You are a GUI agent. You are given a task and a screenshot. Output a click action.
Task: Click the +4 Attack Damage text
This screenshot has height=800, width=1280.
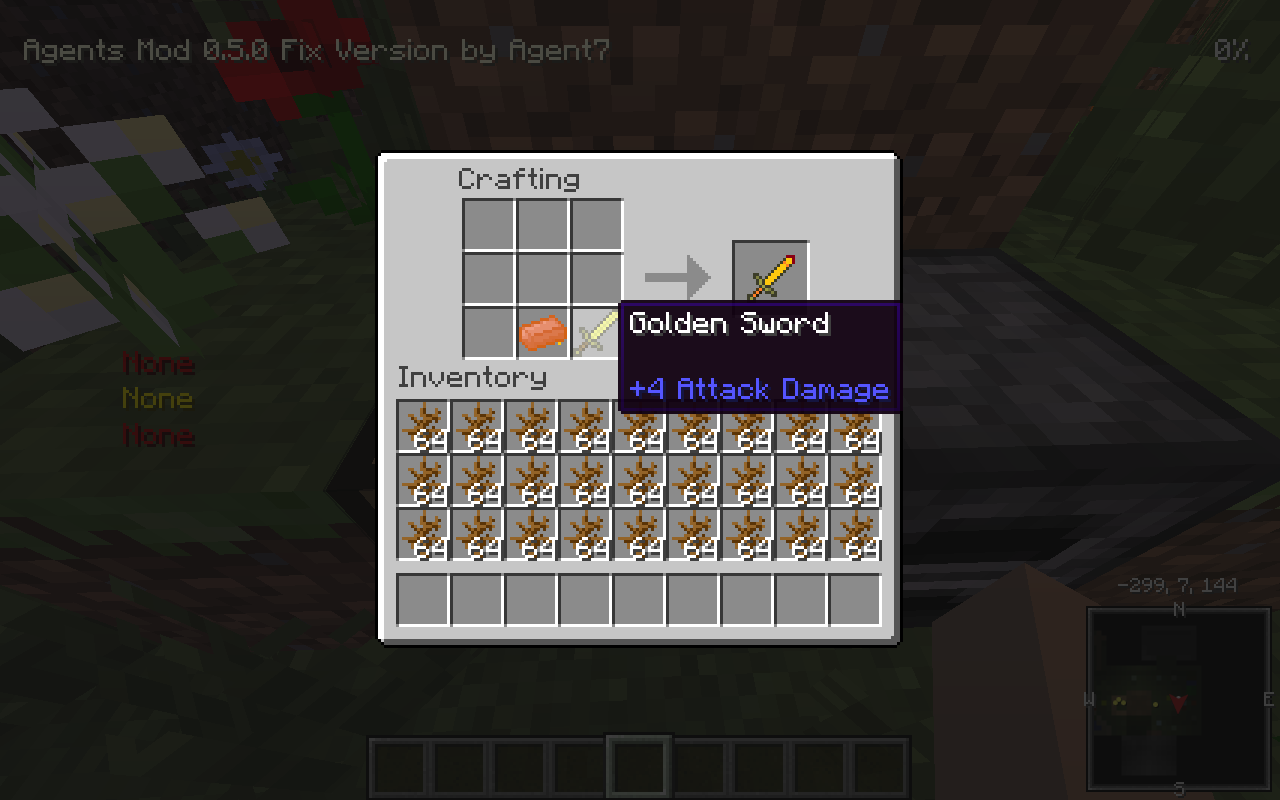[760, 389]
